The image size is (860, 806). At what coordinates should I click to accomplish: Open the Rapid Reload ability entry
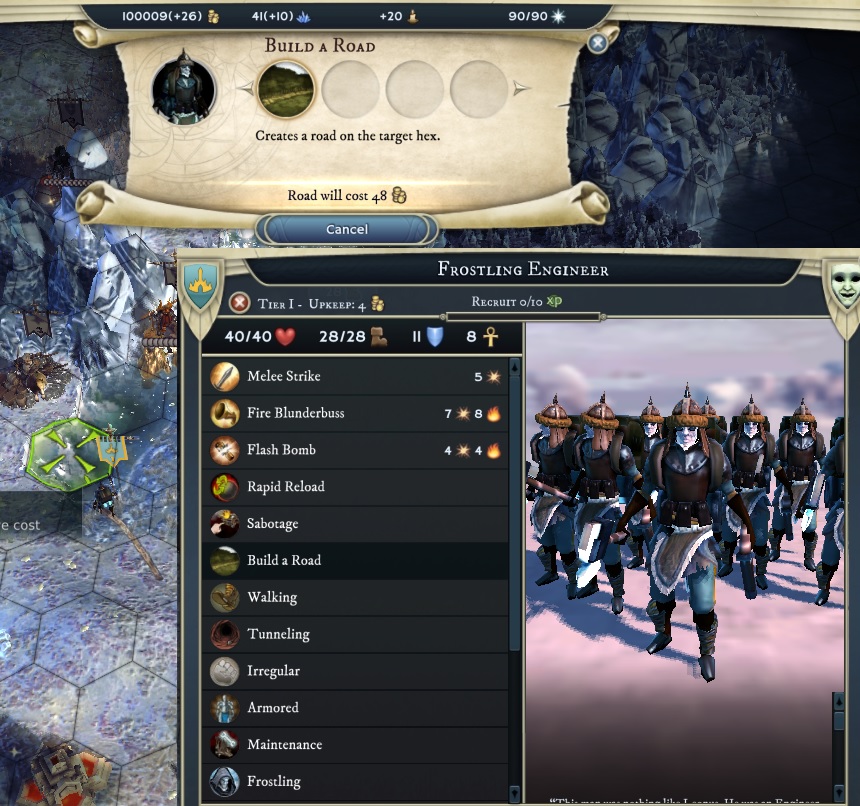pos(355,487)
